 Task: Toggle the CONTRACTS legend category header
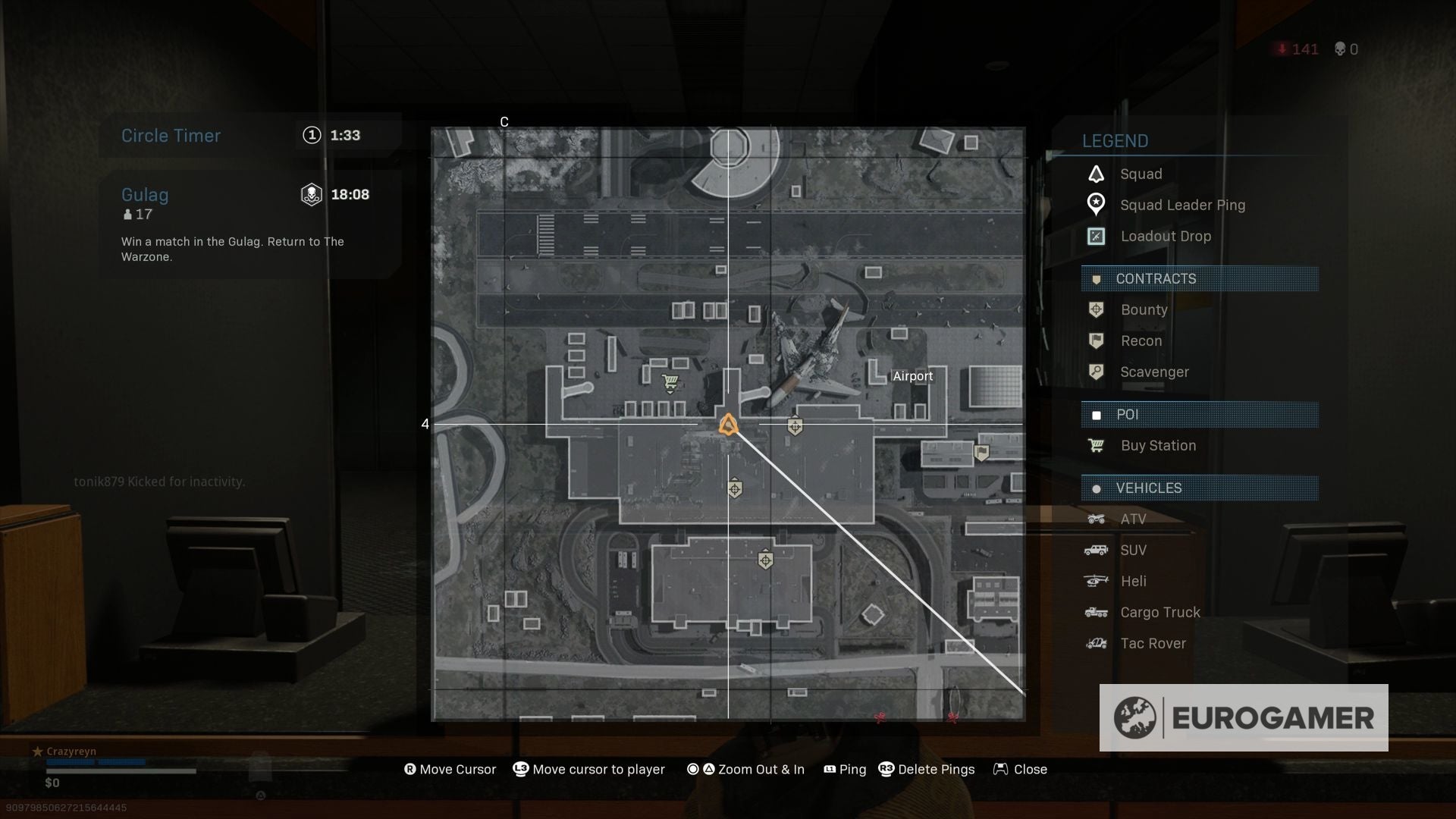(1200, 279)
